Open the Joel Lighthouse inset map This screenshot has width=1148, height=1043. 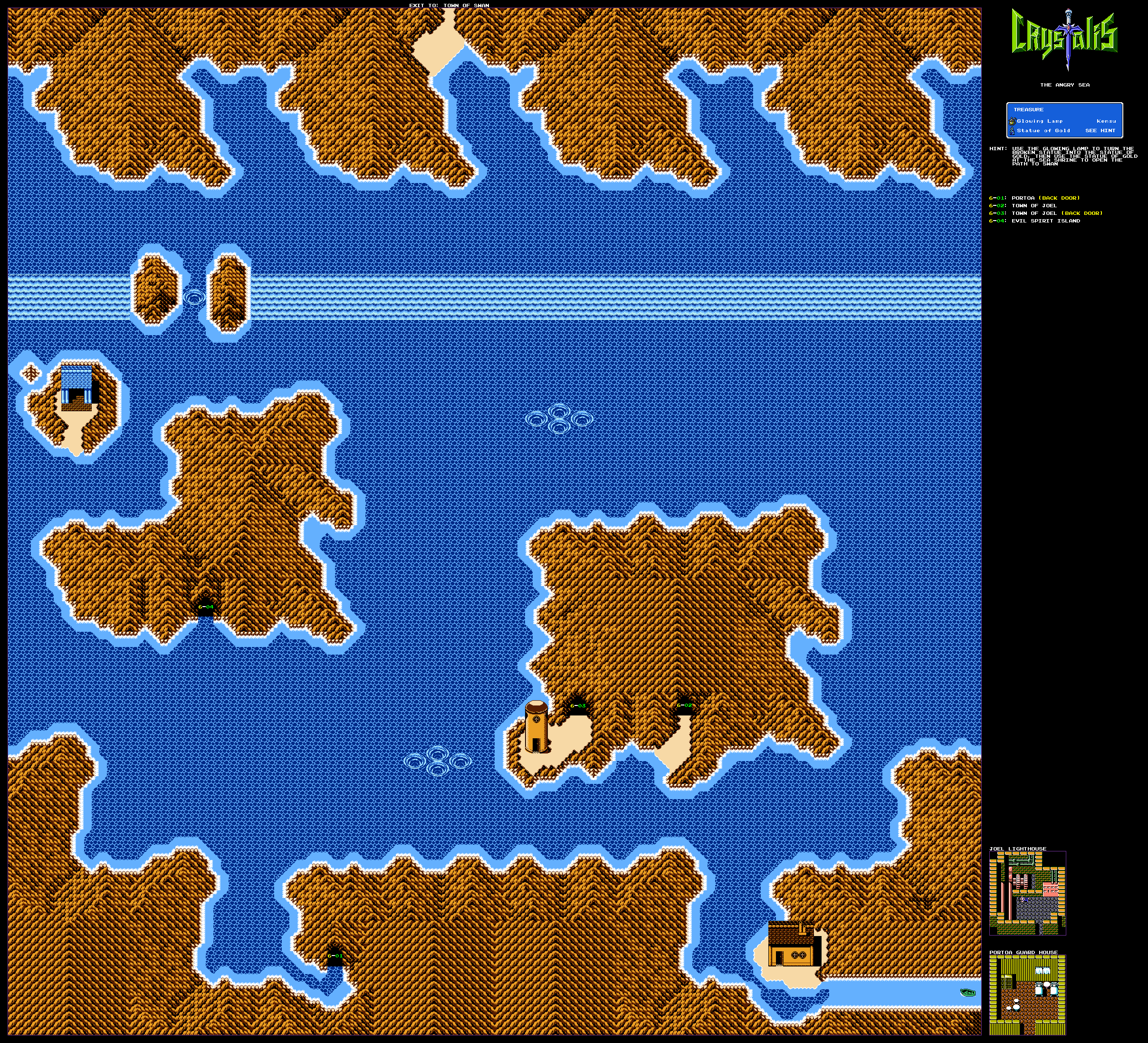[x=1027, y=893]
